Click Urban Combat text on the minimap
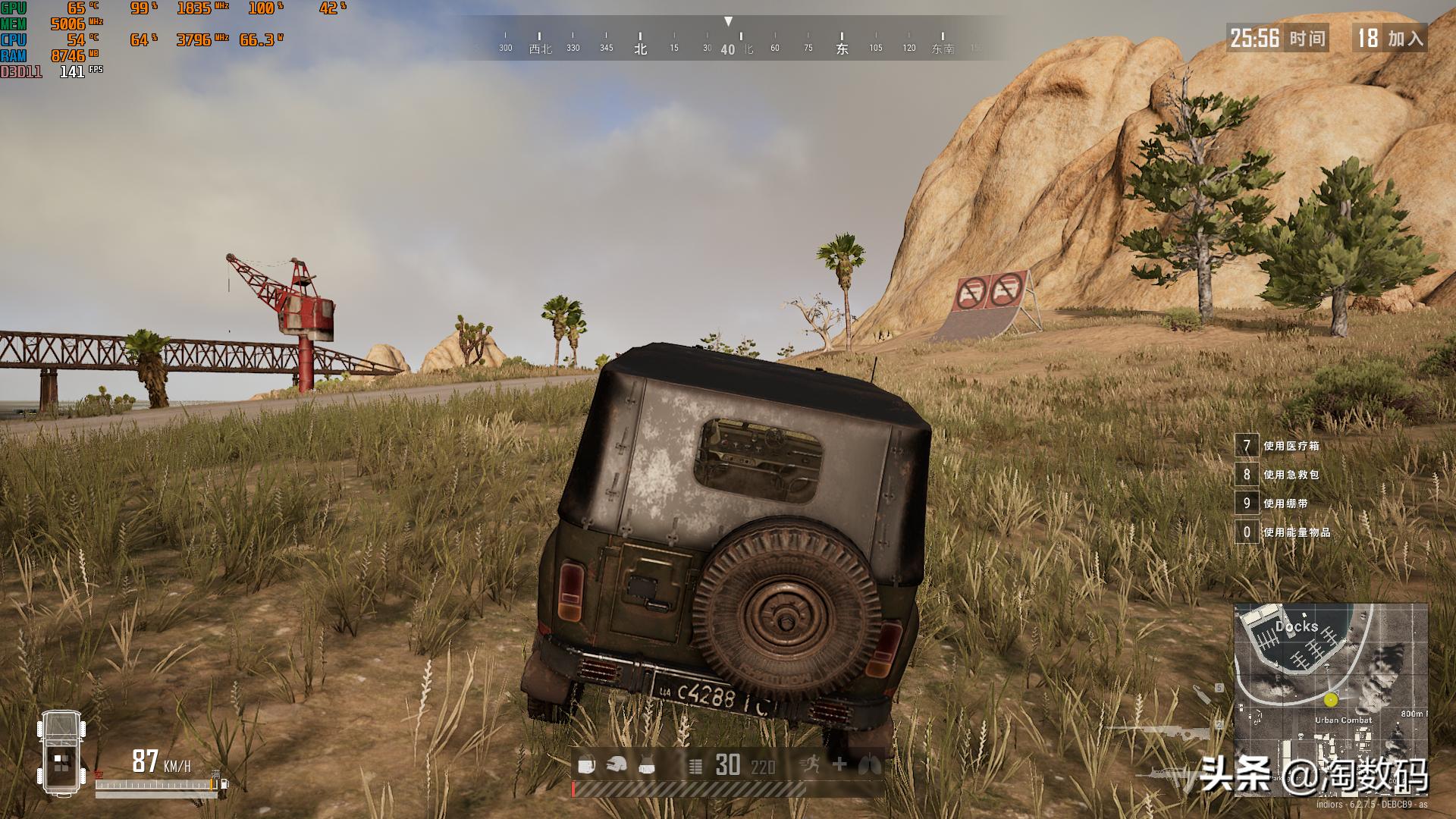The height and width of the screenshot is (819, 1456). click(x=1344, y=720)
